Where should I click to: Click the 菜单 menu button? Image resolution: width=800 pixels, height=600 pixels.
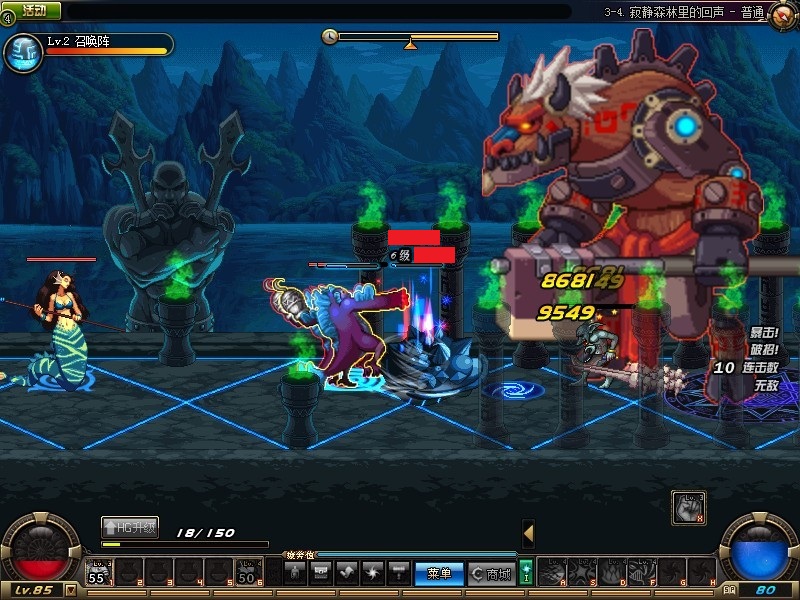[439, 573]
